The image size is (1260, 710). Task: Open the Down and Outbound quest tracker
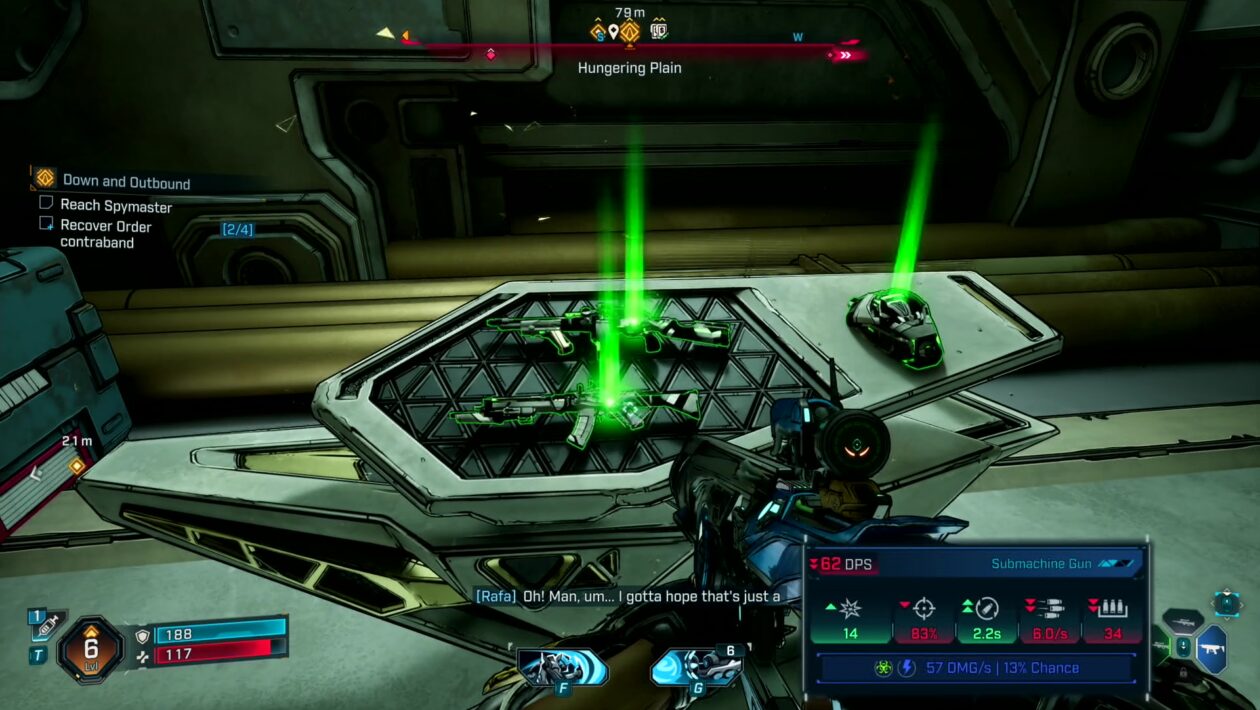125,181
